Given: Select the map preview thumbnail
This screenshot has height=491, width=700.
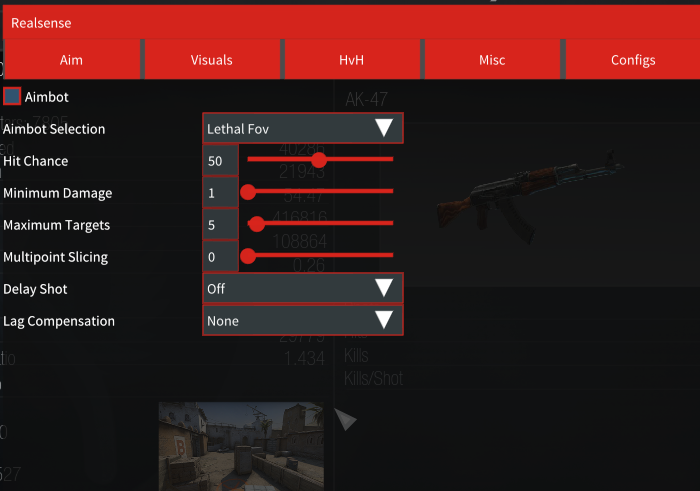Looking at the screenshot, I should [241, 445].
